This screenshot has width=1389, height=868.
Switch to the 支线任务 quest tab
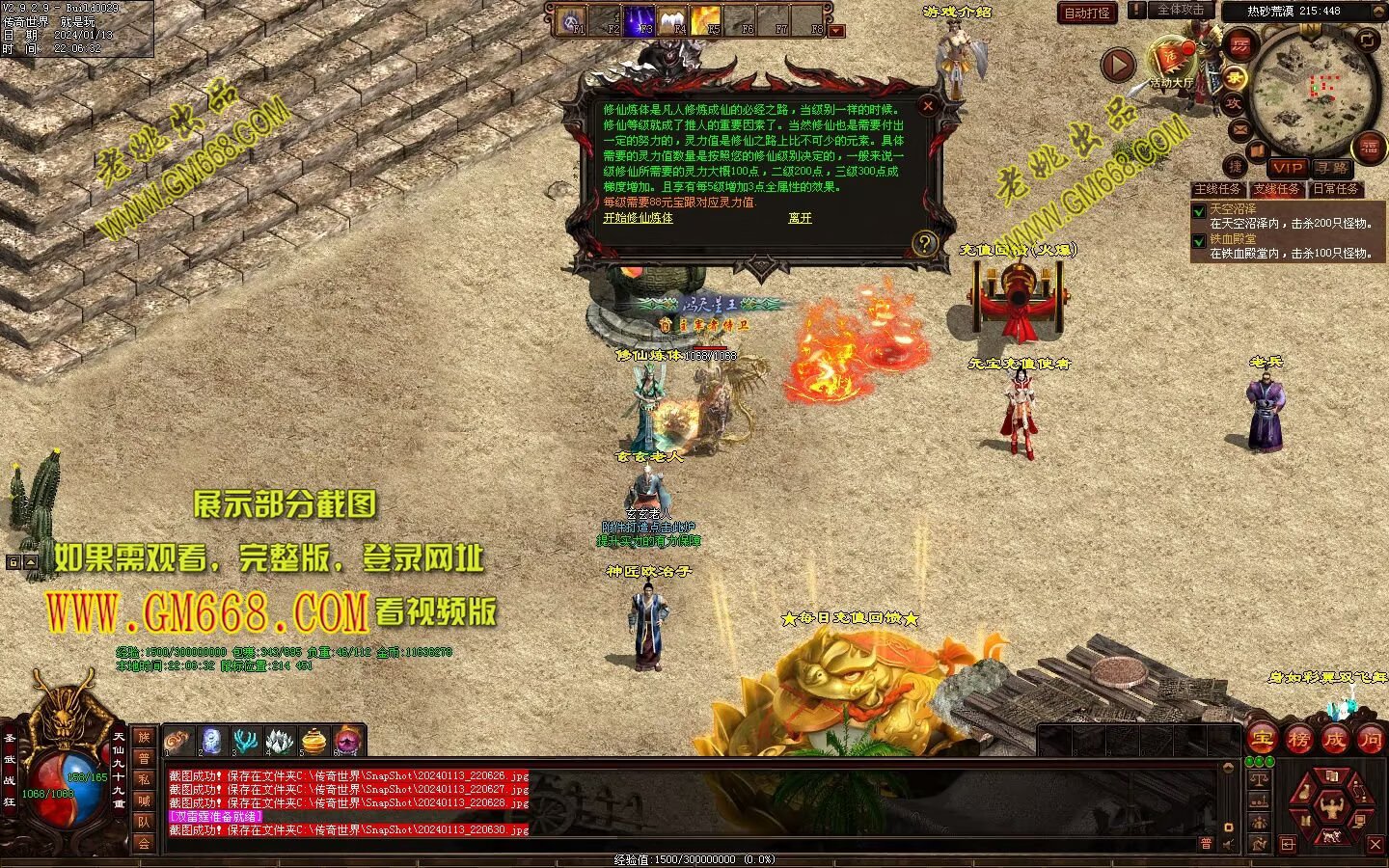1276,189
